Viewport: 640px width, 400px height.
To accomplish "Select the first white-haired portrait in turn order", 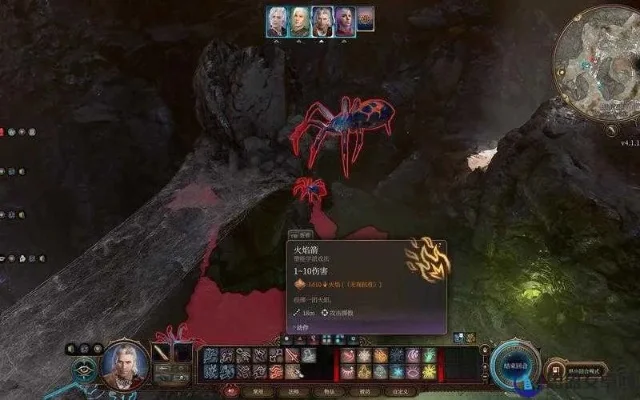I will pyautogui.click(x=277, y=21).
